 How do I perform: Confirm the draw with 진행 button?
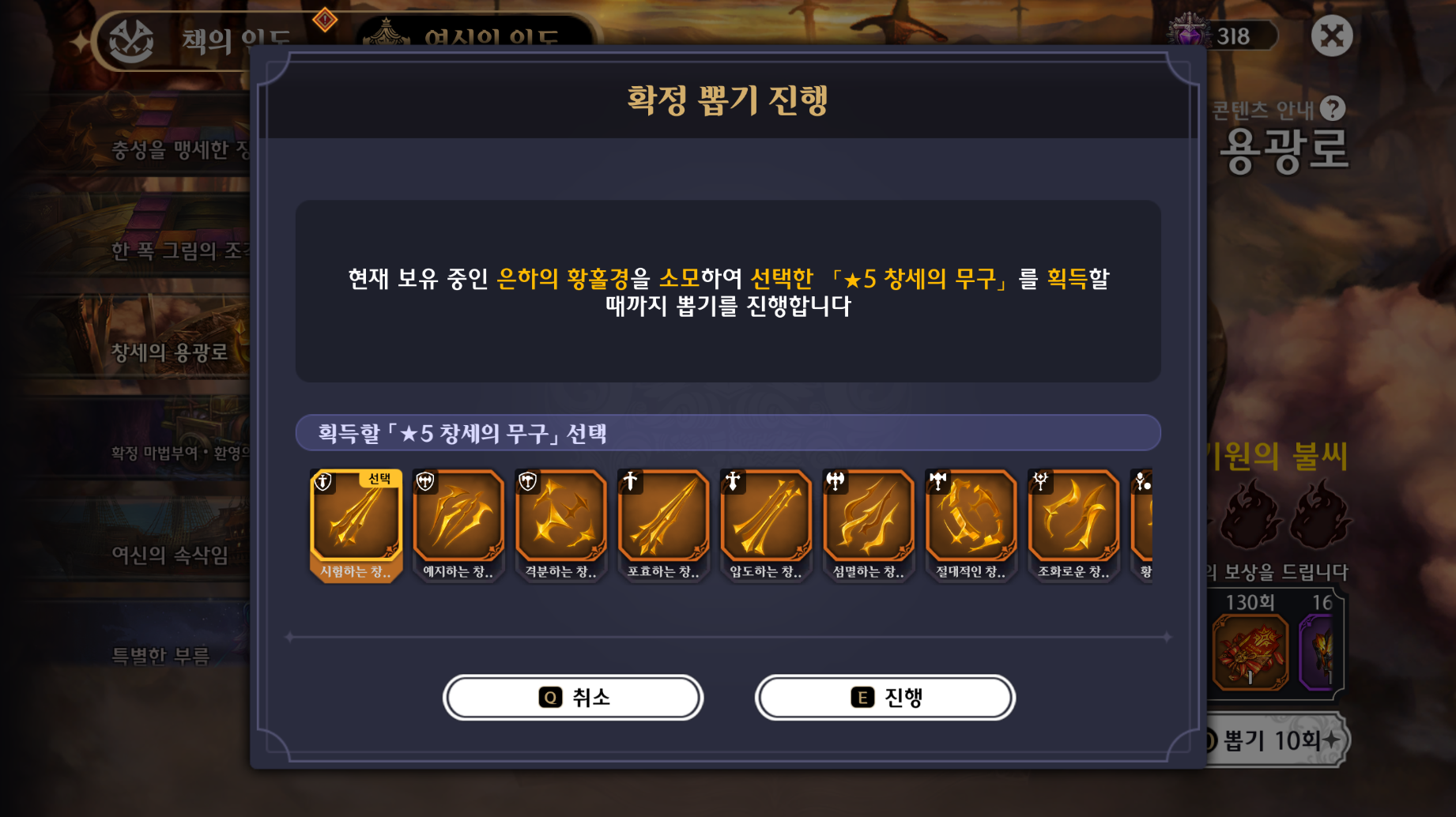point(885,698)
